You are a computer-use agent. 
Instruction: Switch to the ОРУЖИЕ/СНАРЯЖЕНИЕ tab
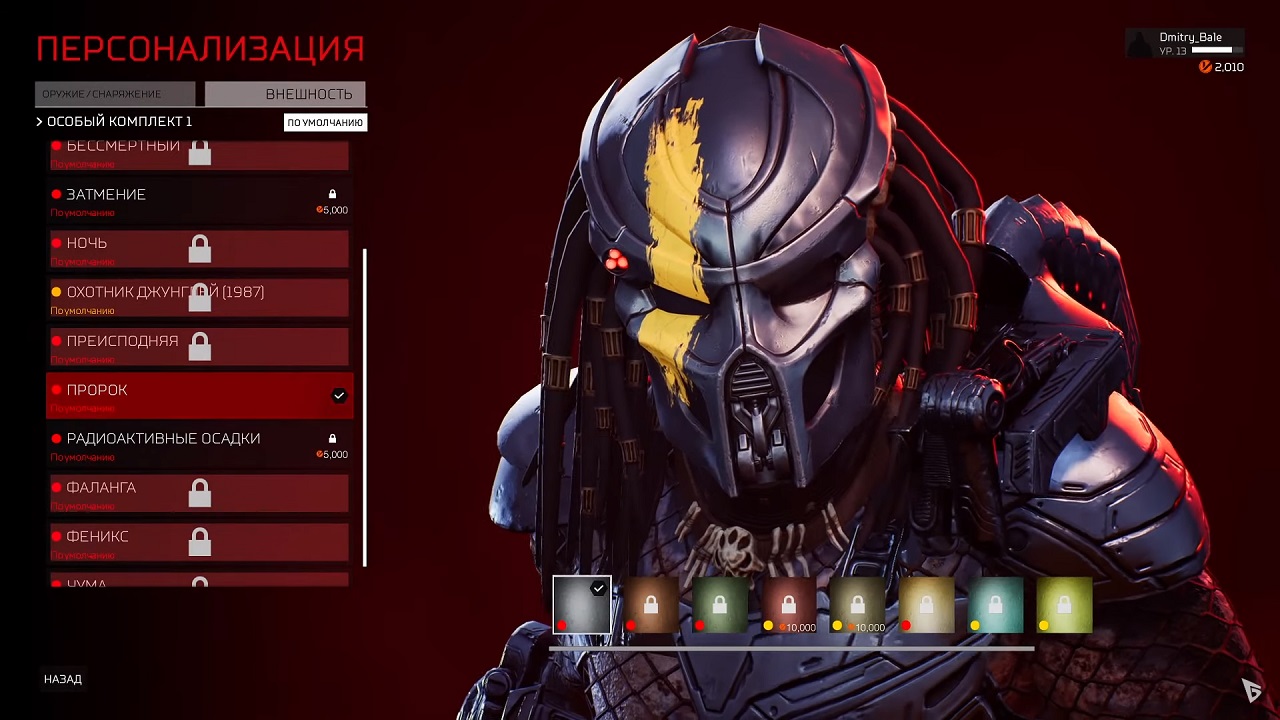point(115,94)
